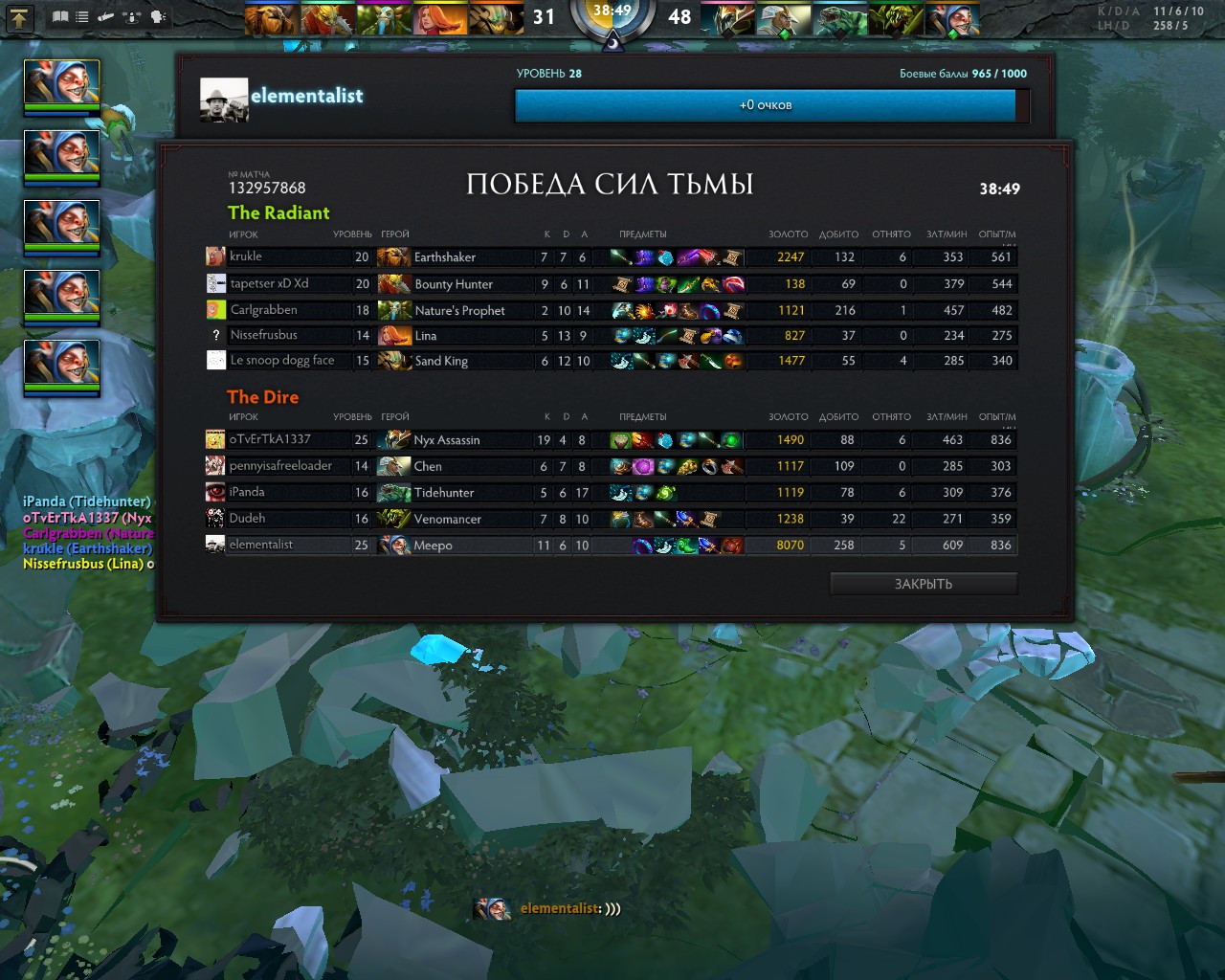Open the list icon in top toolbar
This screenshot has height=980, width=1225.
[x=82, y=16]
